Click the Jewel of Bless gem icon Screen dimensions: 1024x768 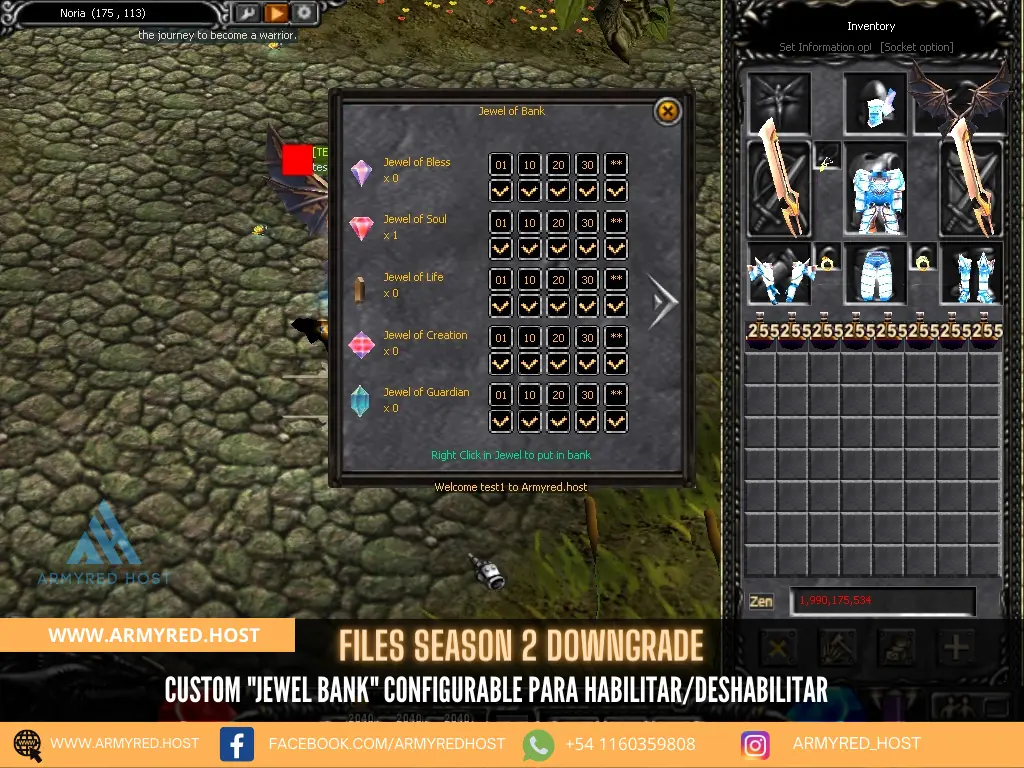pos(361,172)
